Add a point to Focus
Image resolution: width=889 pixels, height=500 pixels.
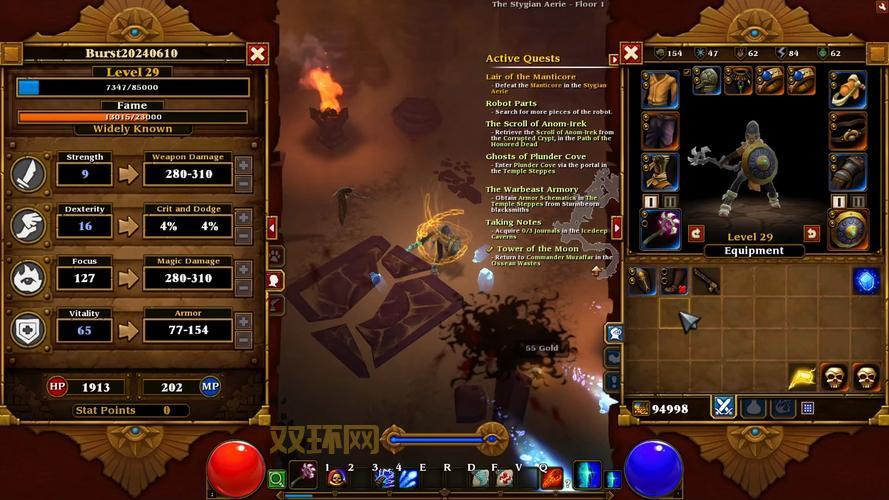[x=243, y=270]
